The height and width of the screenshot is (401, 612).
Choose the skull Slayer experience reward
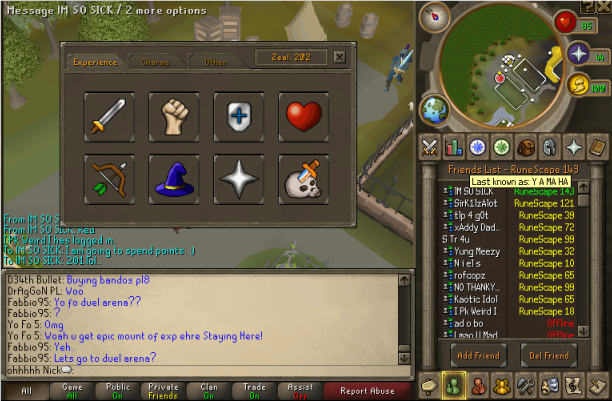pyautogui.click(x=303, y=179)
